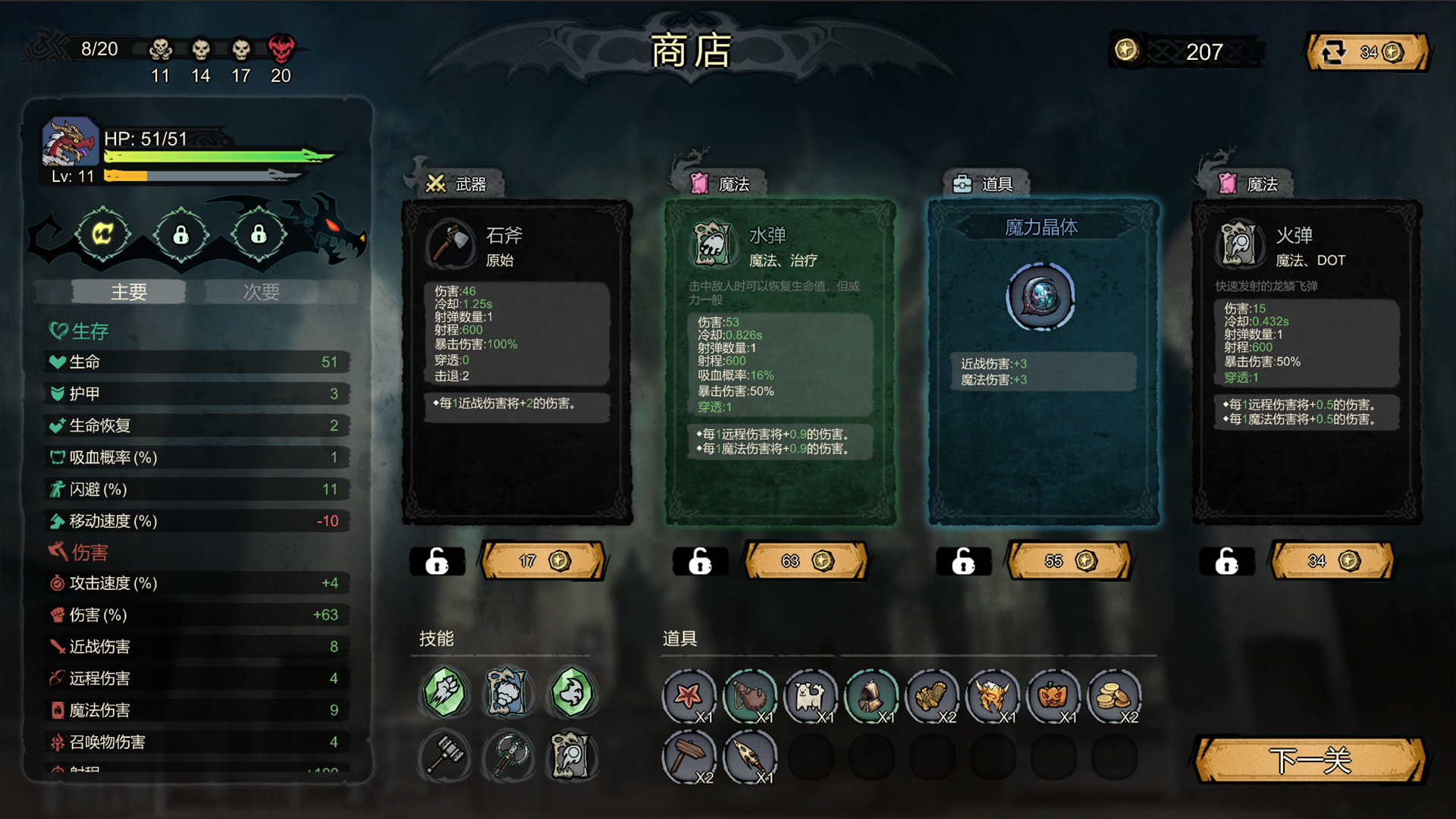Click the dragon character portrait
The image size is (1456, 819).
pos(70,140)
